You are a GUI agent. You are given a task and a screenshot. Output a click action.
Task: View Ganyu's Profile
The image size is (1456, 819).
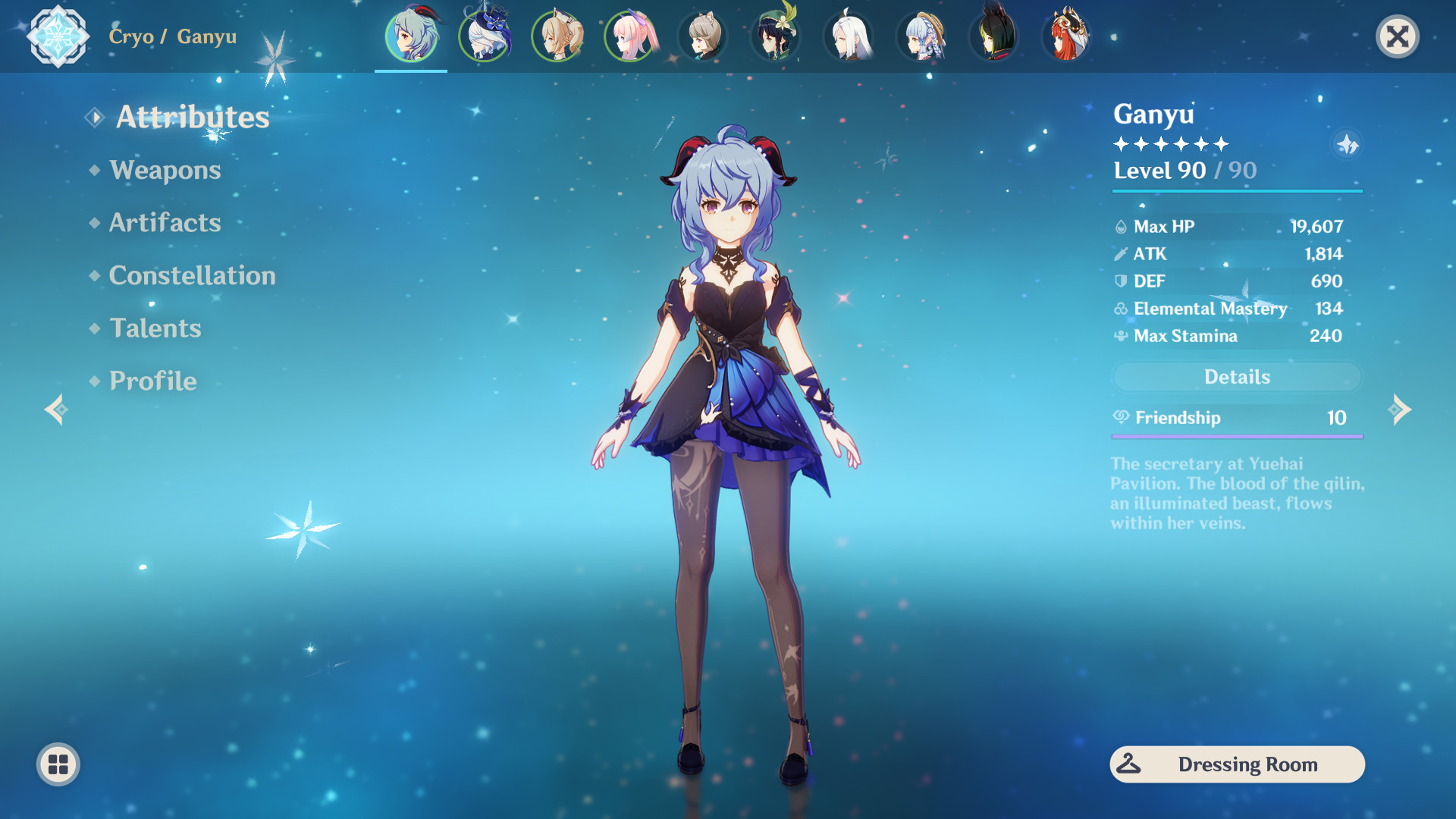click(152, 381)
